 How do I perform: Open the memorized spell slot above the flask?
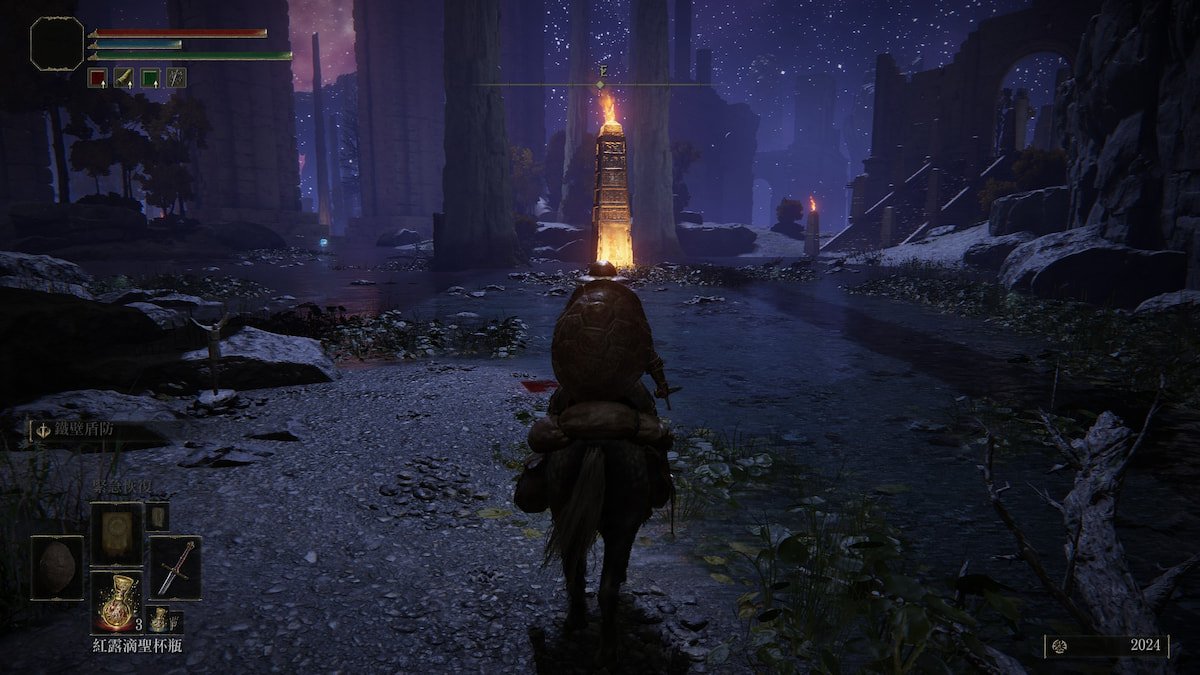pyautogui.click(x=117, y=533)
